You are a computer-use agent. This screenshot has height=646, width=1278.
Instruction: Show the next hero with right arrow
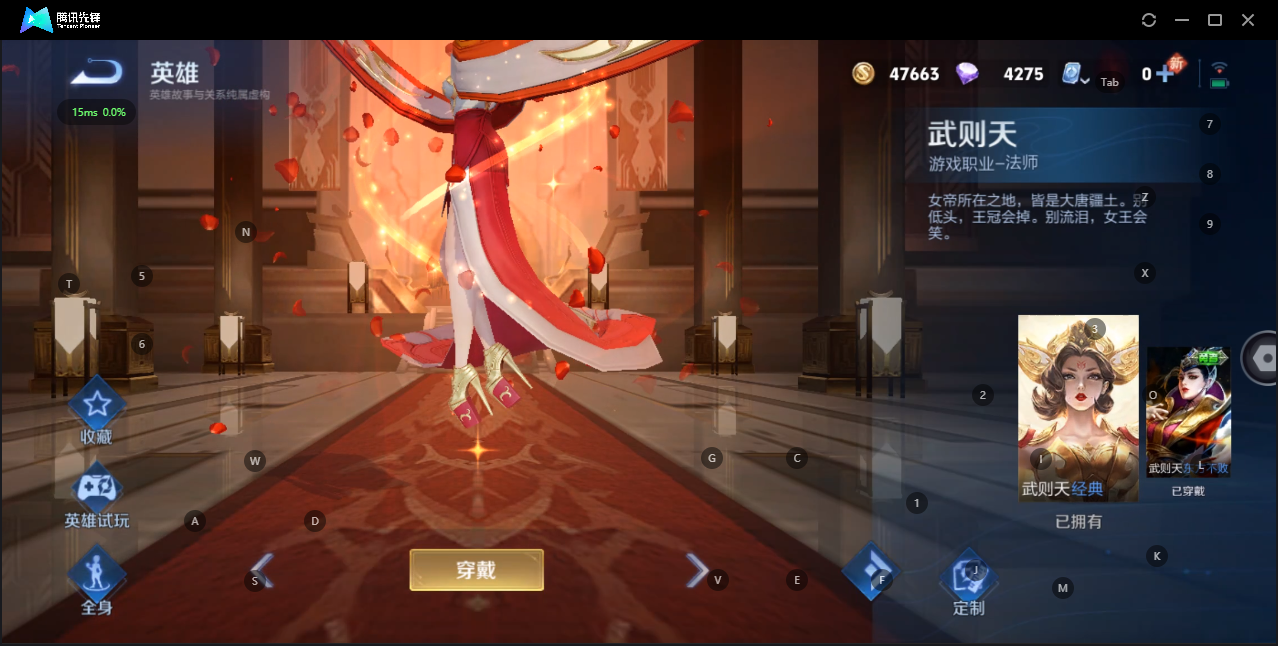[696, 570]
